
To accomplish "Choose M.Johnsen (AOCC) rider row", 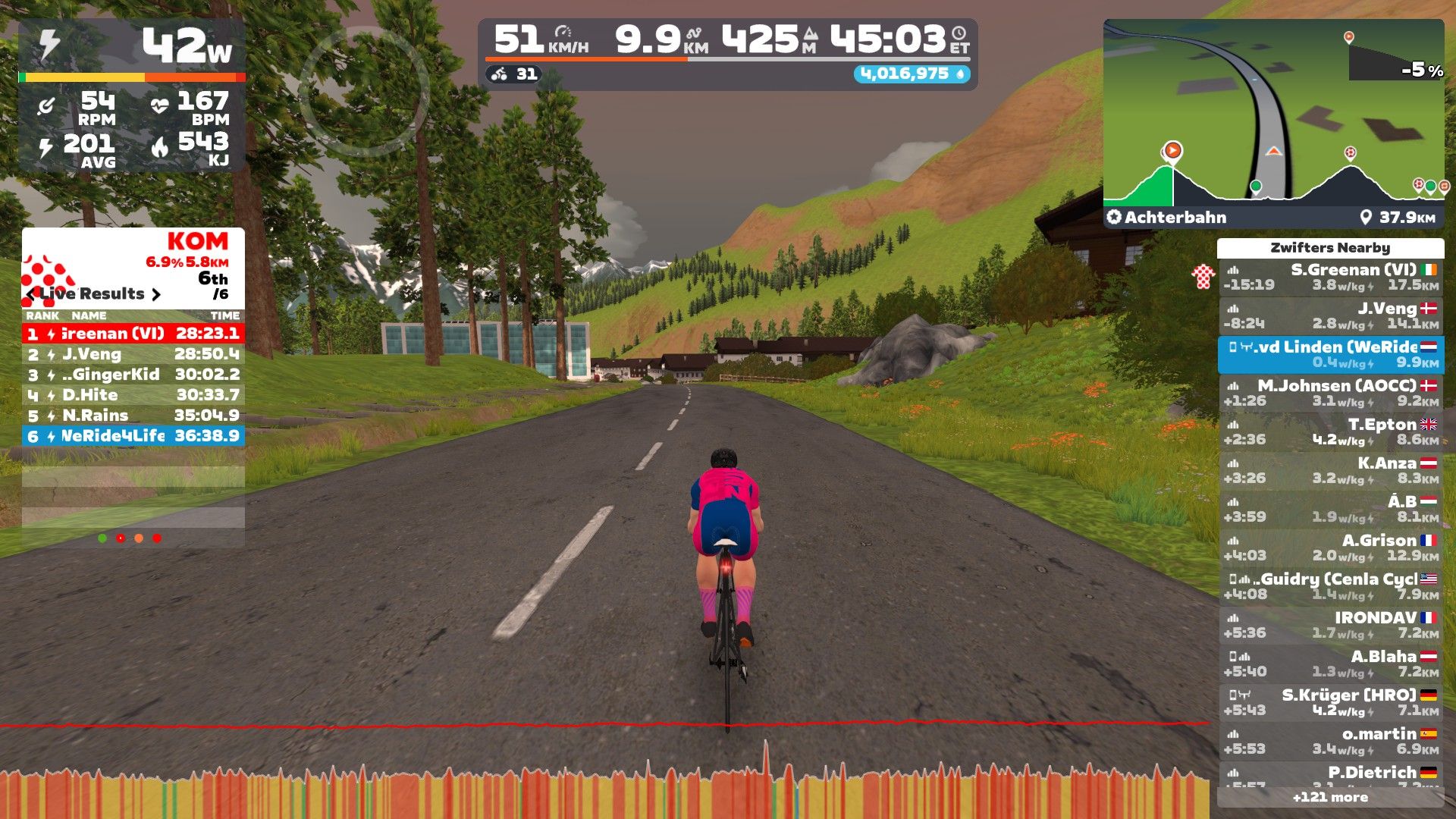I will tap(1331, 394).
